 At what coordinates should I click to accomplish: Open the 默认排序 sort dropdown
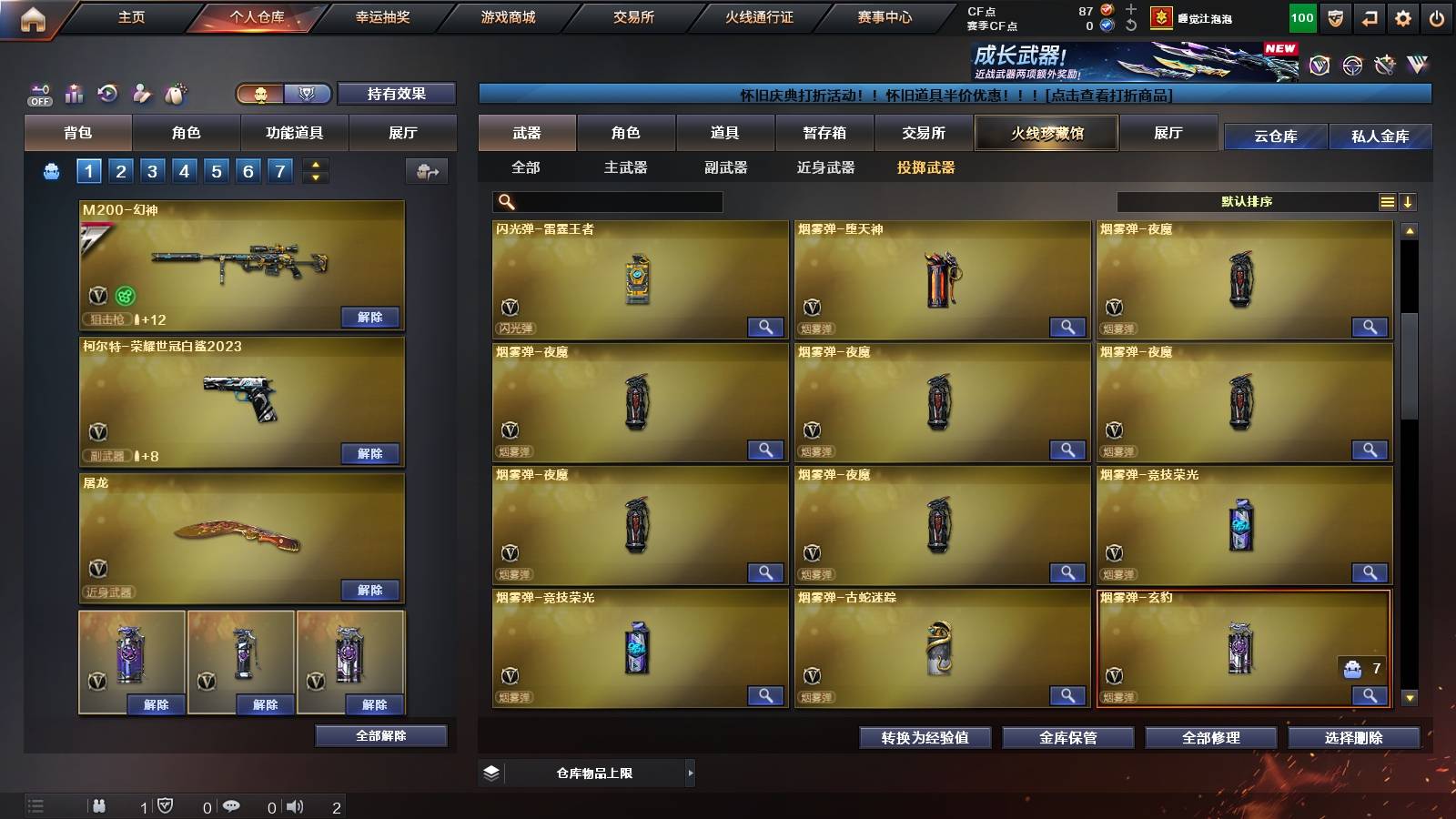(1247, 201)
